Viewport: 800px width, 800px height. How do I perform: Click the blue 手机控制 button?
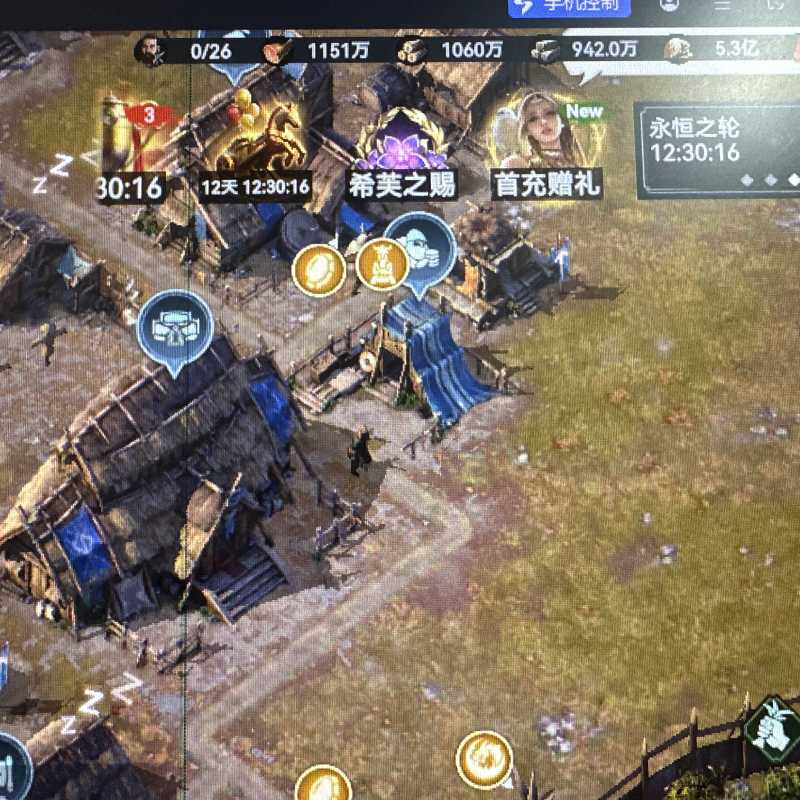point(571,5)
